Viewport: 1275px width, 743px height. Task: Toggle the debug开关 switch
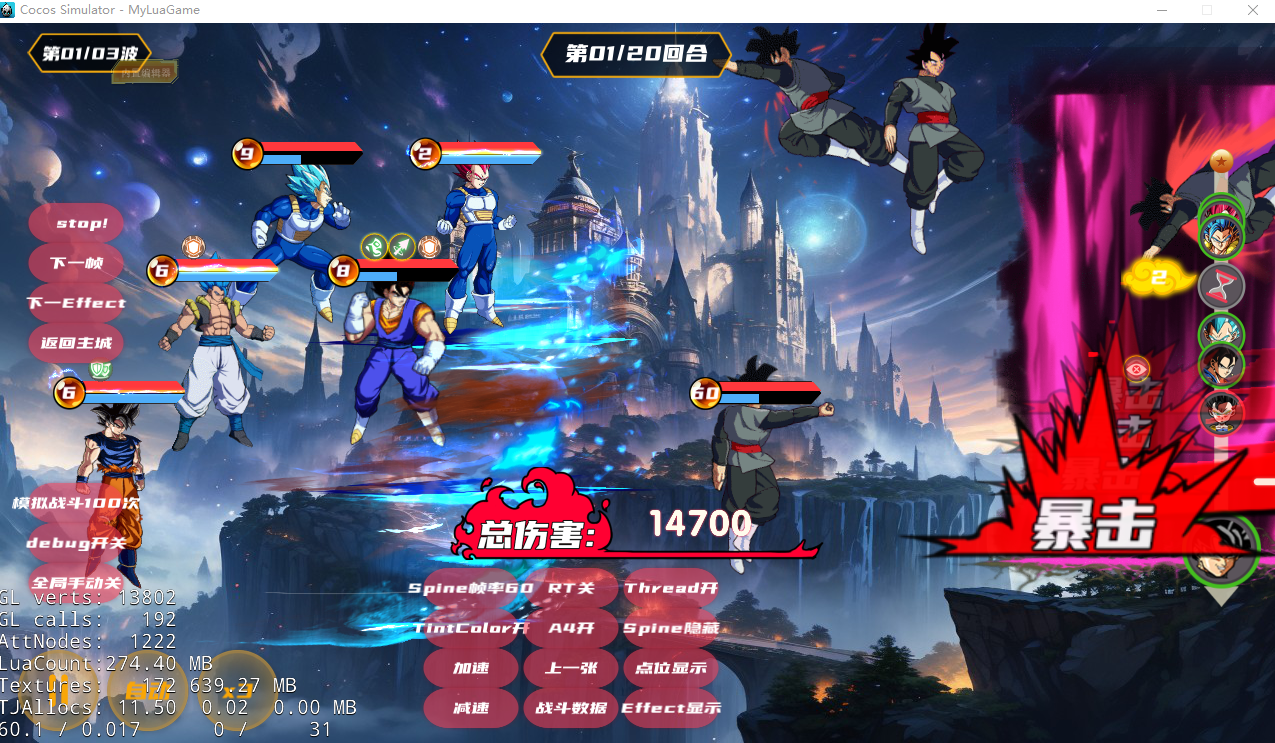(77, 543)
